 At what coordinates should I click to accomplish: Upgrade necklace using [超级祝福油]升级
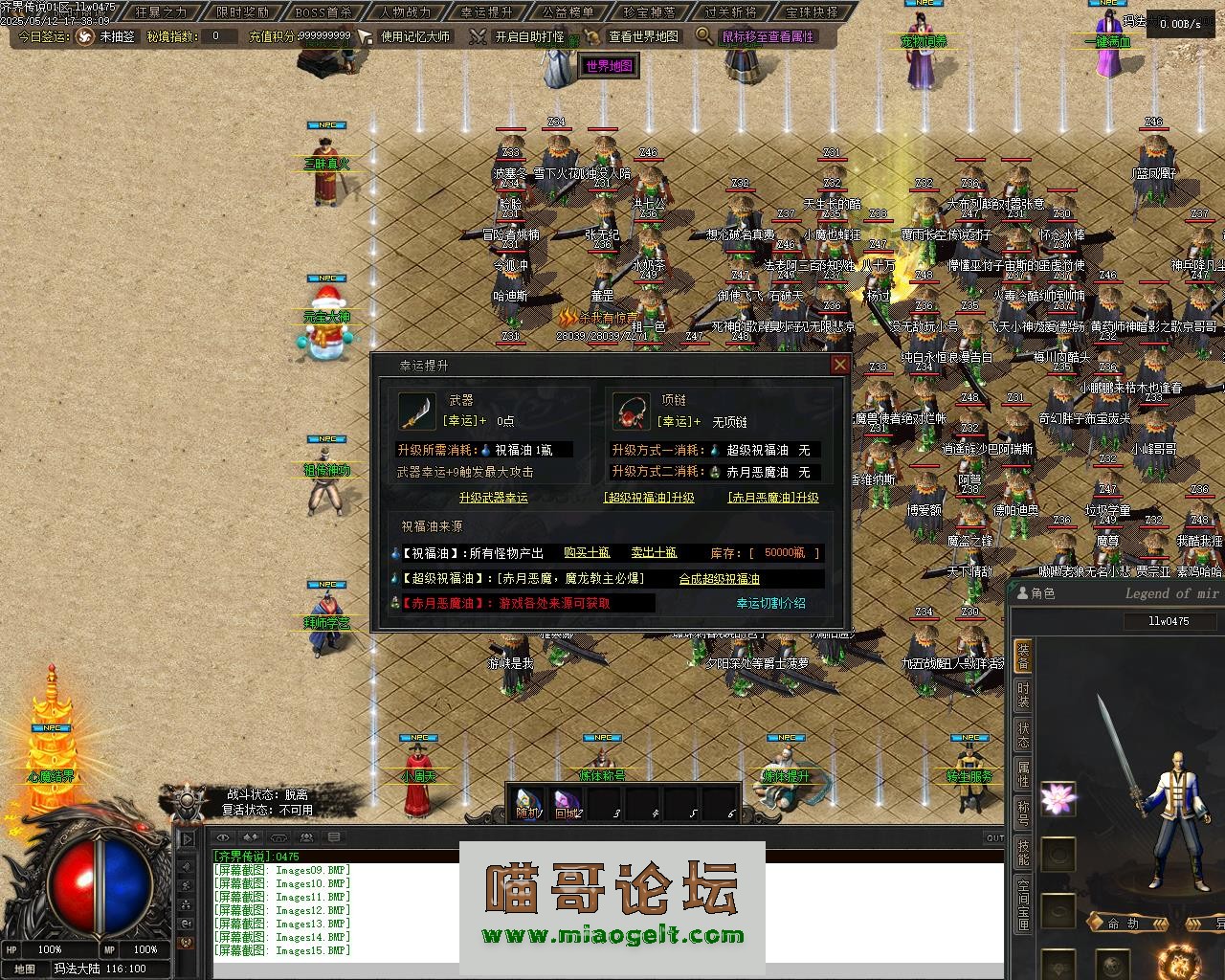(649, 498)
